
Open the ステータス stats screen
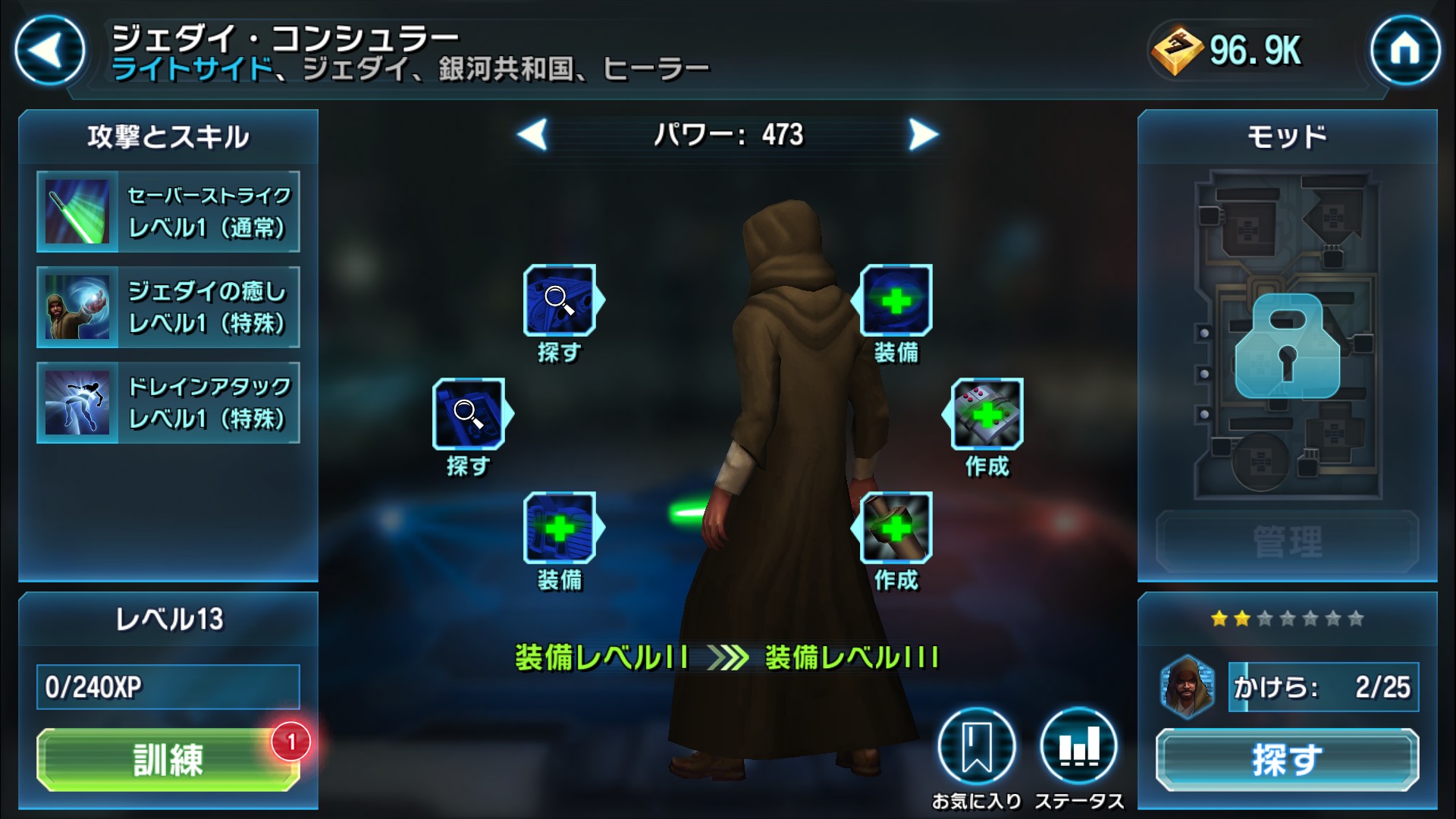click(1078, 747)
